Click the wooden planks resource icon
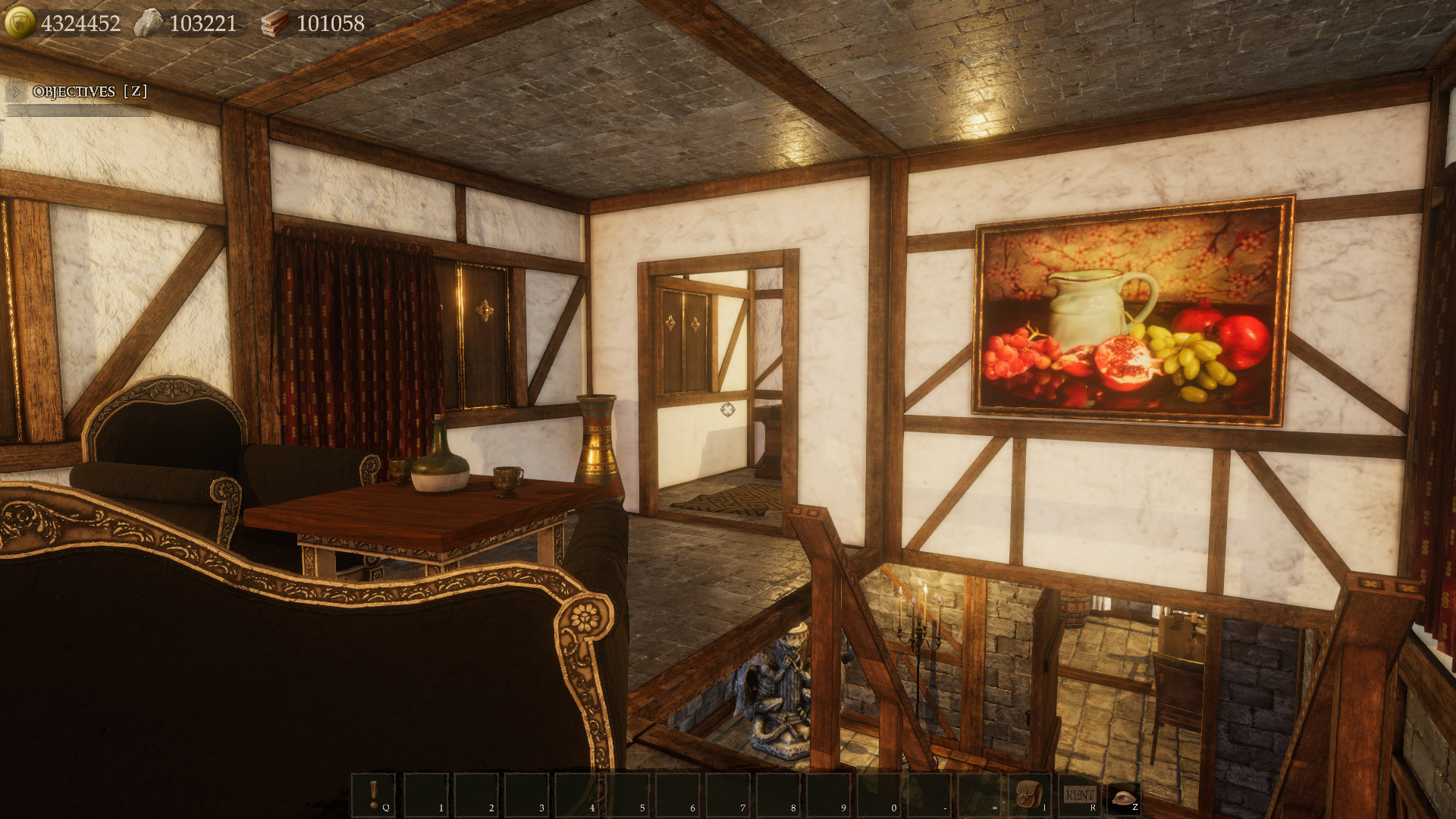1456x819 pixels. [x=275, y=23]
